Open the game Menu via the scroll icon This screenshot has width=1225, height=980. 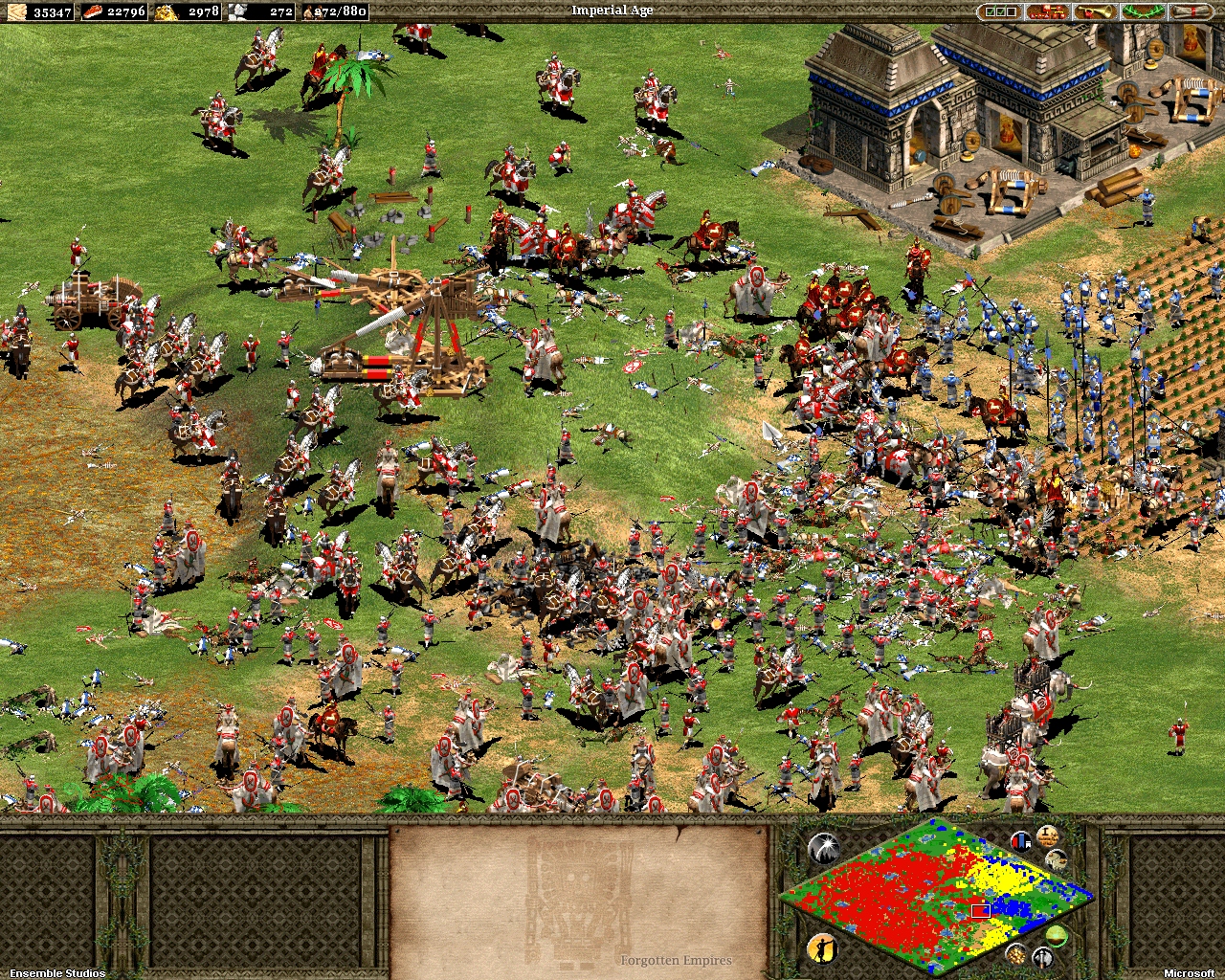click(x=1192, y=11)
